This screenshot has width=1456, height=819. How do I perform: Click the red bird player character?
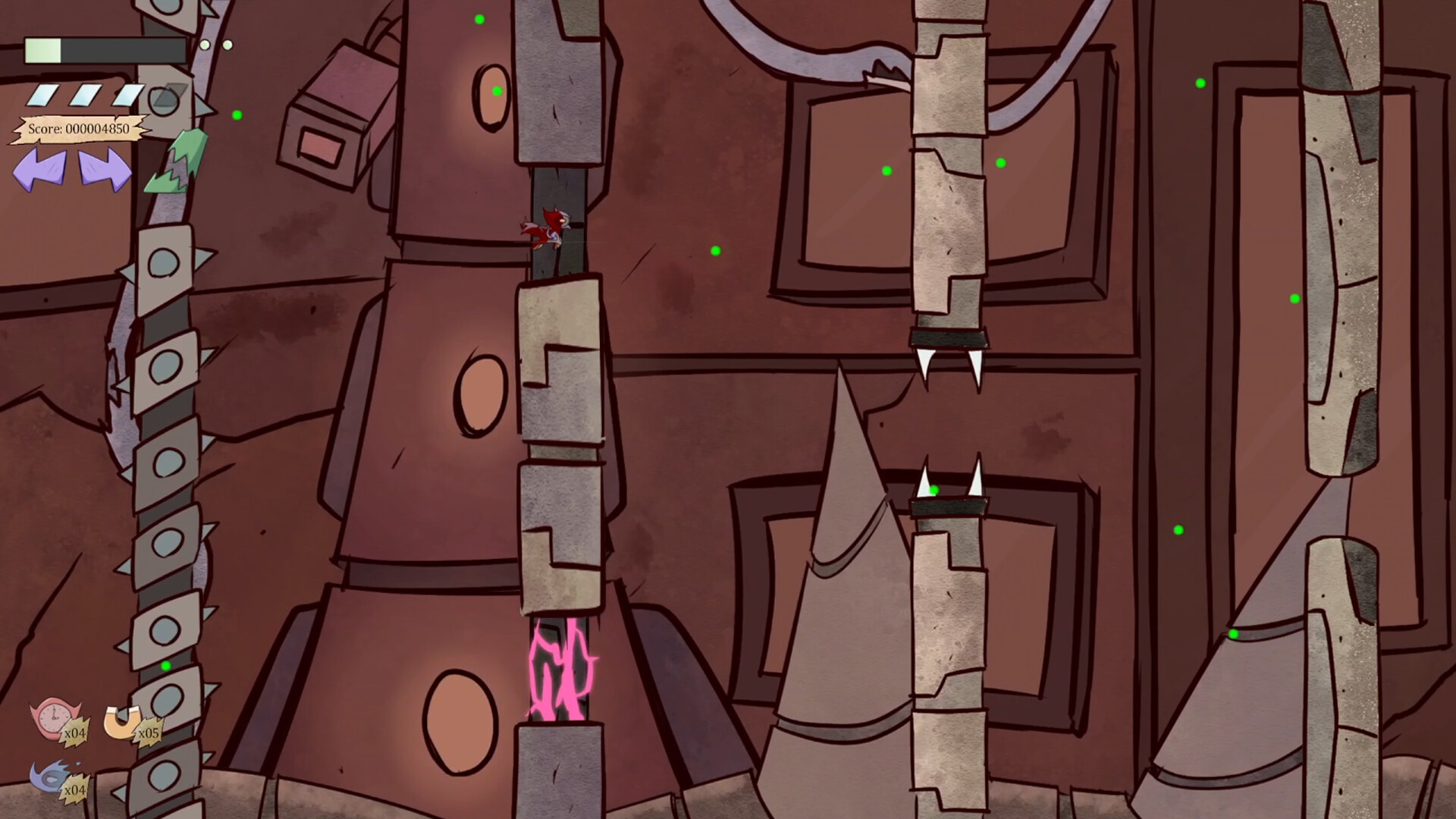pyautogui.click(x=548, y=227)
